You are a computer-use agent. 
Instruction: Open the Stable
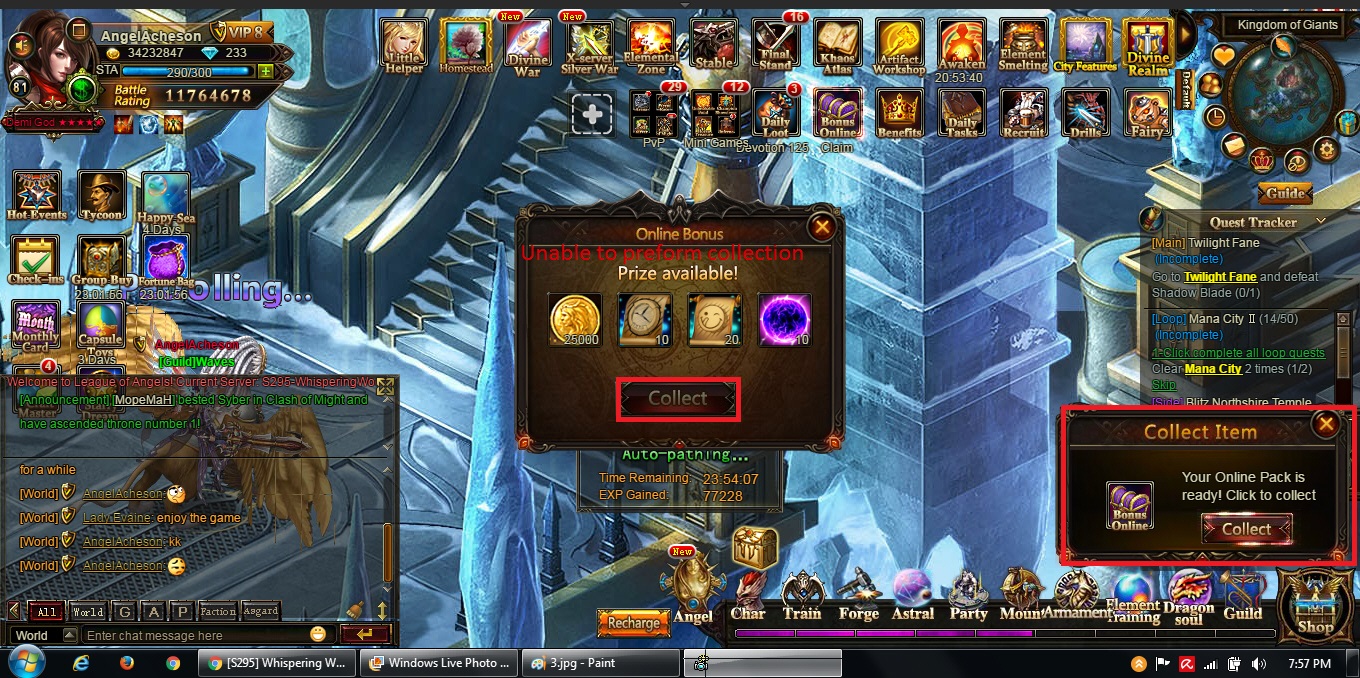pyautogui.click(x=713, y=46)
